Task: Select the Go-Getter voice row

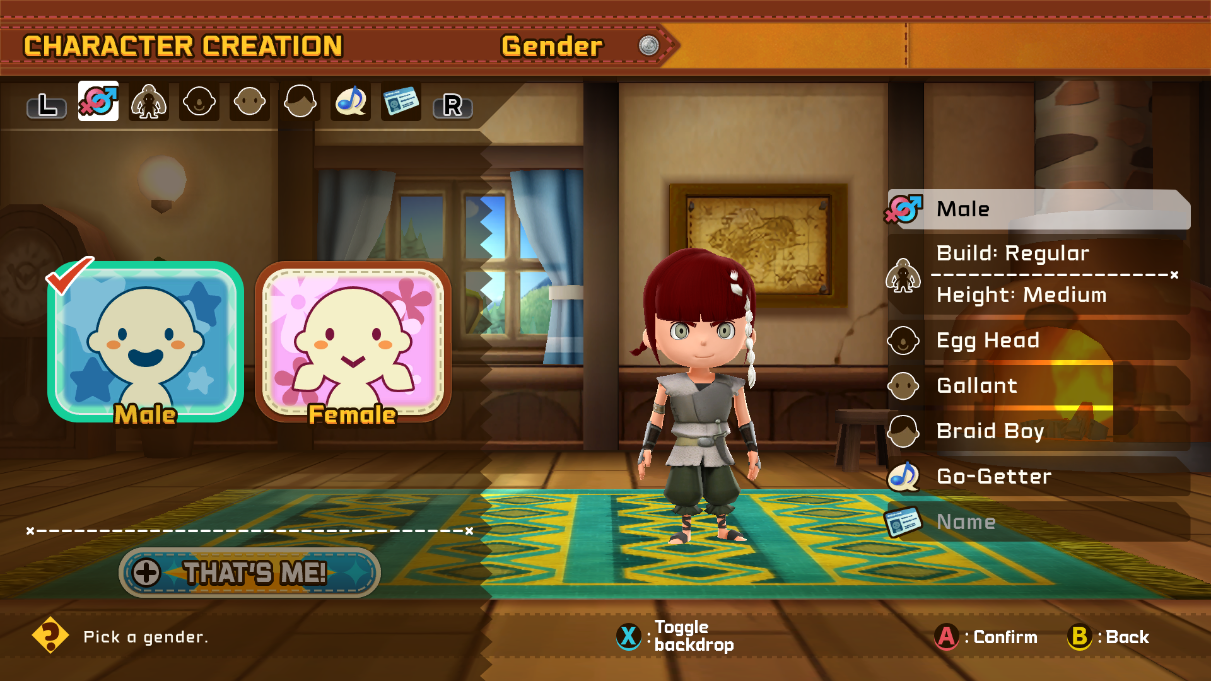Action: [1038, 476]
